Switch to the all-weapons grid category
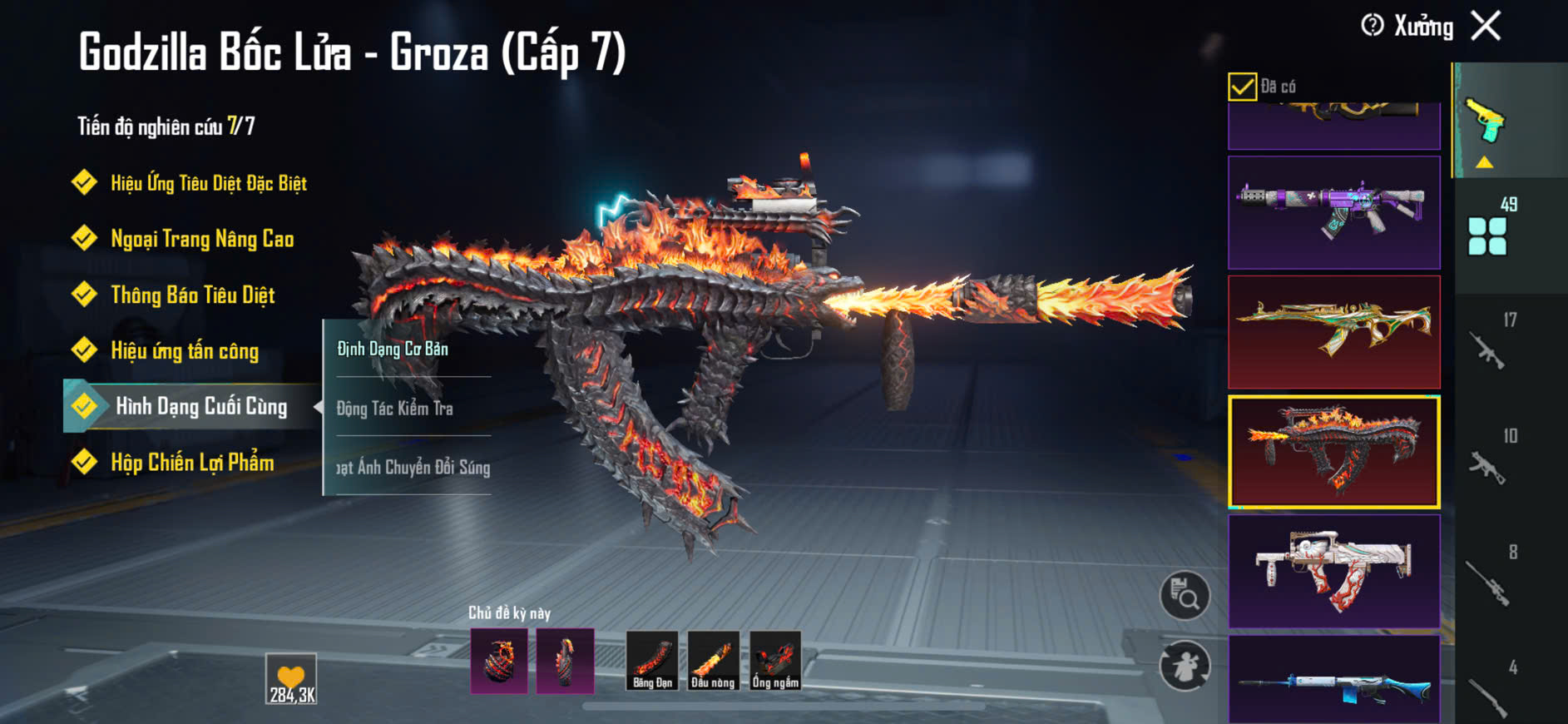This screenshot has height=724, width=1568. (x=1487, y=236)
